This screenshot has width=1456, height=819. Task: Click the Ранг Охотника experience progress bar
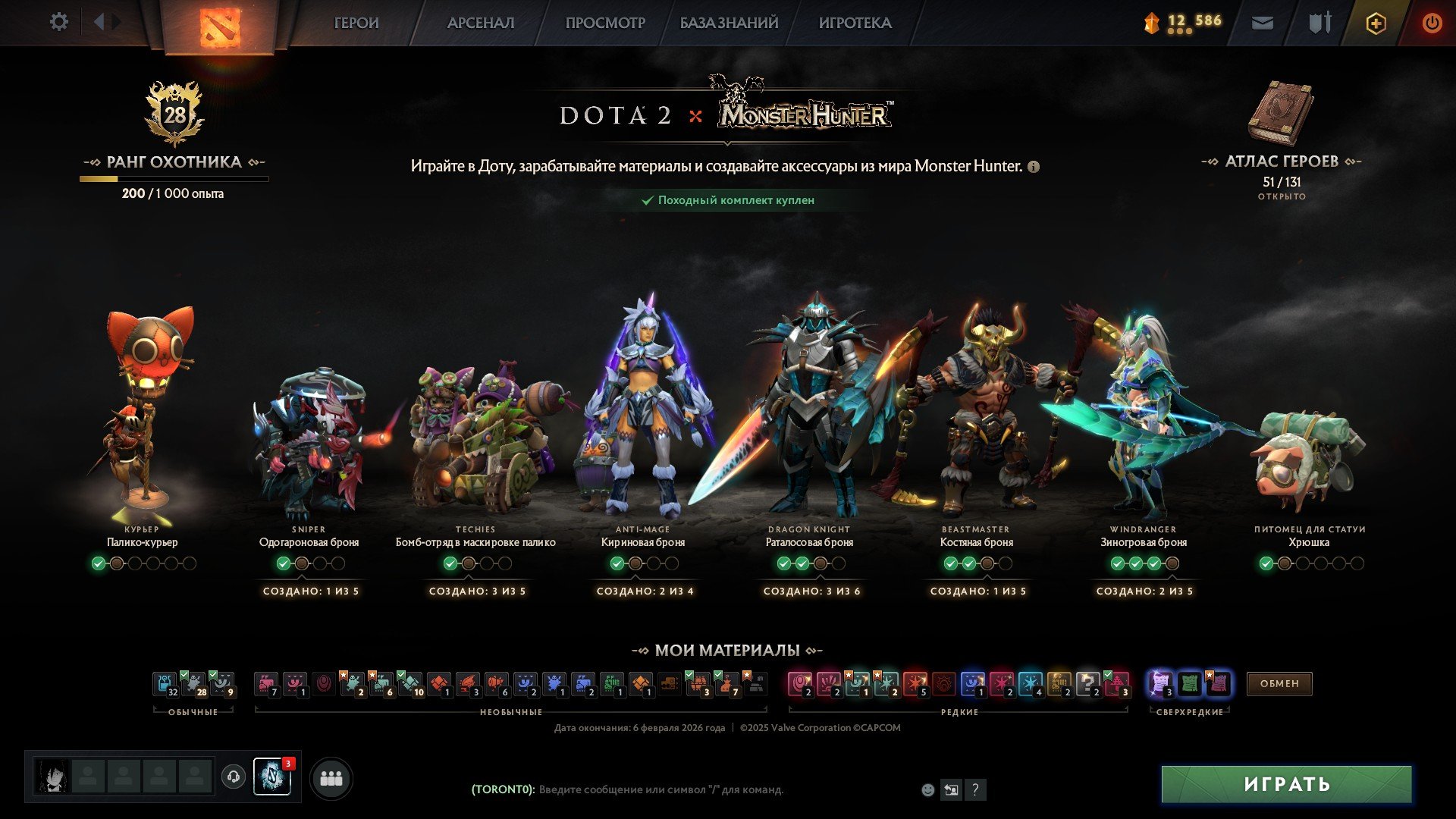[174, 179]
